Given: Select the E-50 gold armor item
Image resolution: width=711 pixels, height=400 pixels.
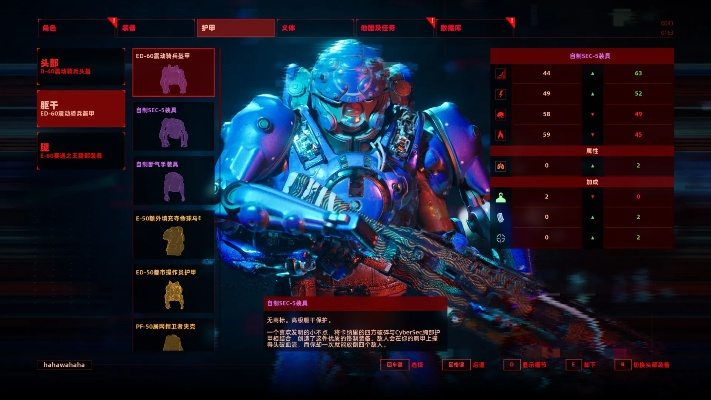Looking at the screenshot, I should coord(174,234).
